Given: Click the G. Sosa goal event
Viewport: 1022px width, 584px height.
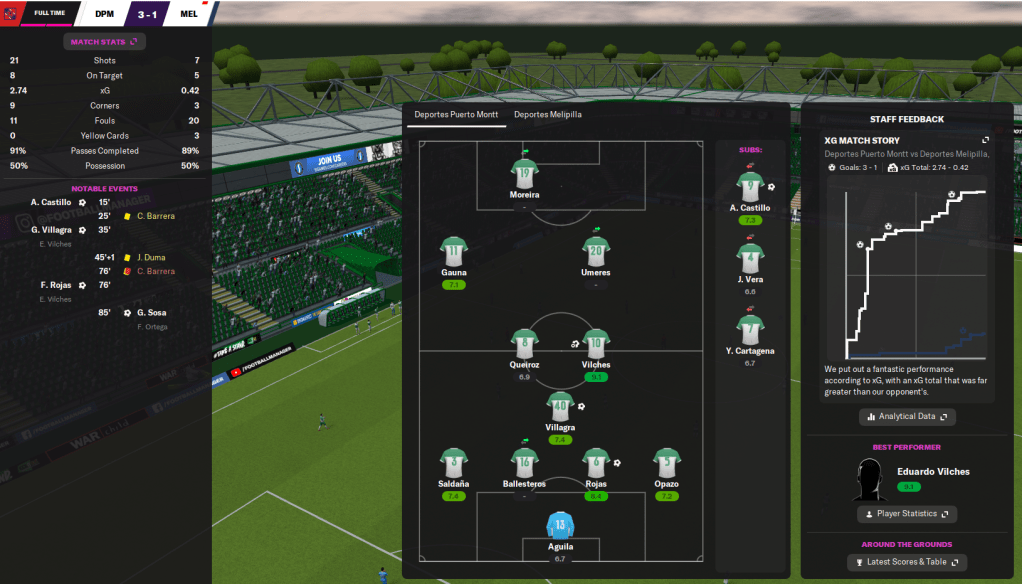Looking at the screenshot, I should [x=151, y=313].
